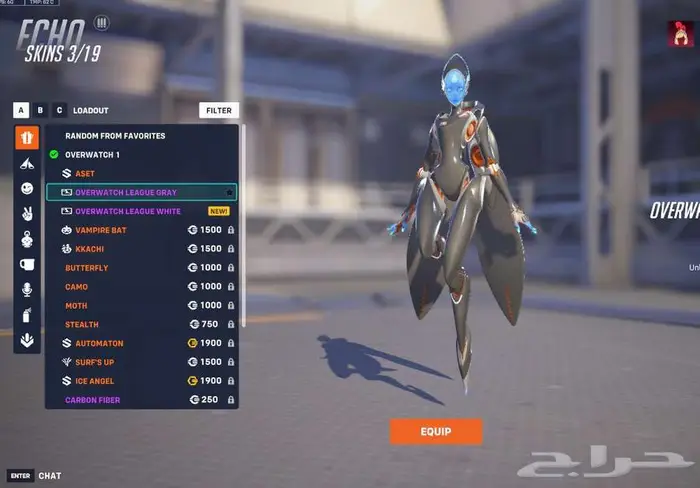Pick the Butterfly skin entry

click(x=87, y=268)
